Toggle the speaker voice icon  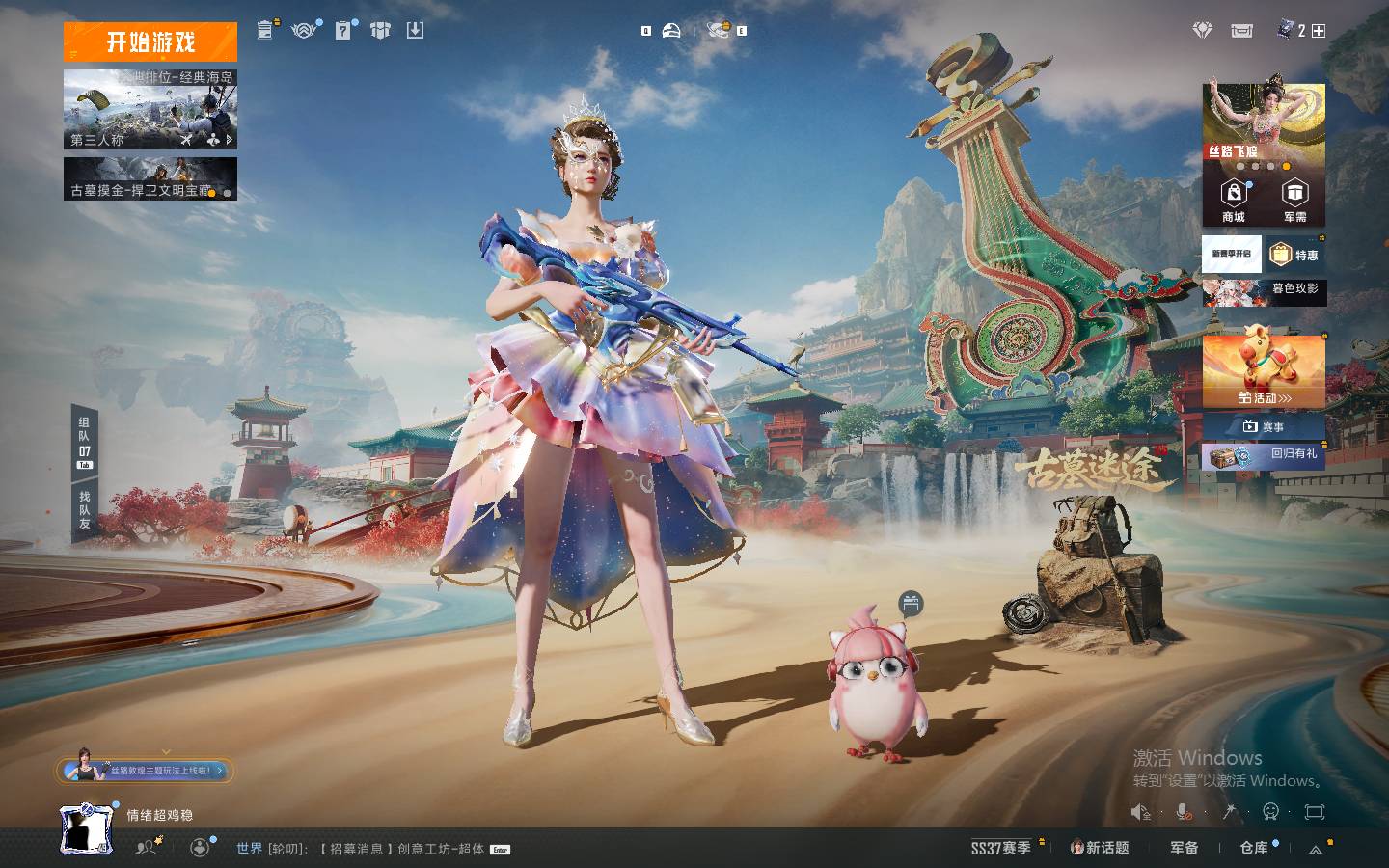(1141, 812)
